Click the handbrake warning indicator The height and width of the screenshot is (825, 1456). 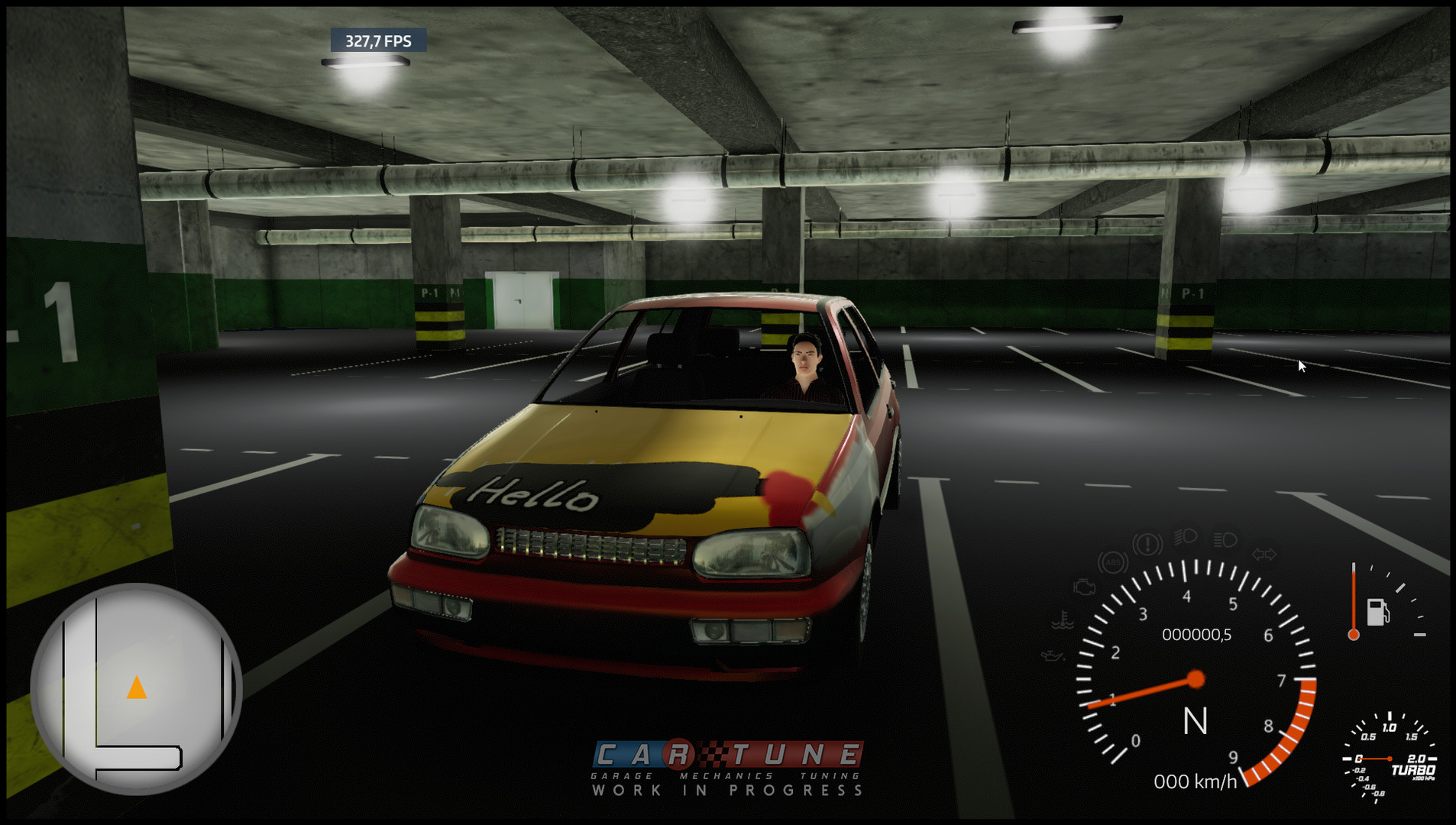click(1147, 543)
